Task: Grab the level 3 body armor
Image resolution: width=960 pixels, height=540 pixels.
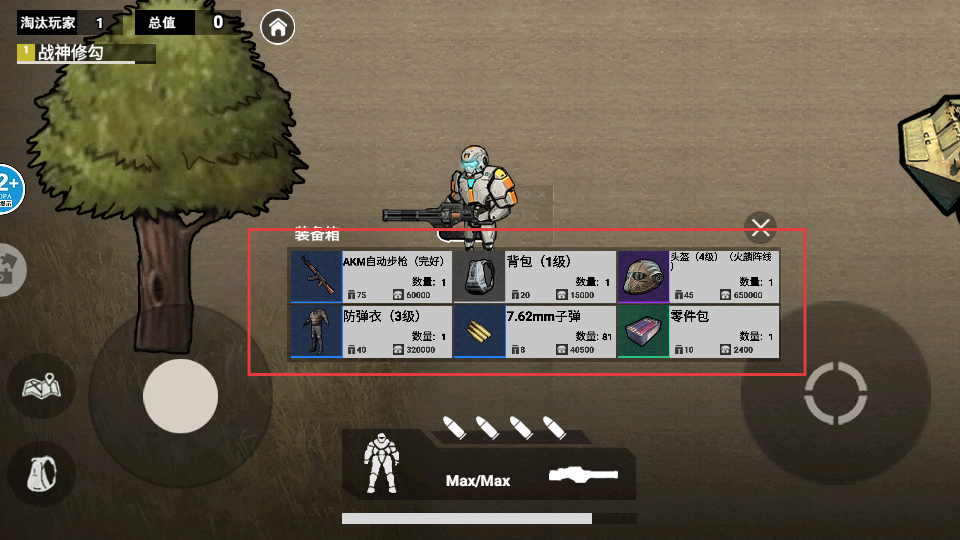Action: [x=371, y=332]
